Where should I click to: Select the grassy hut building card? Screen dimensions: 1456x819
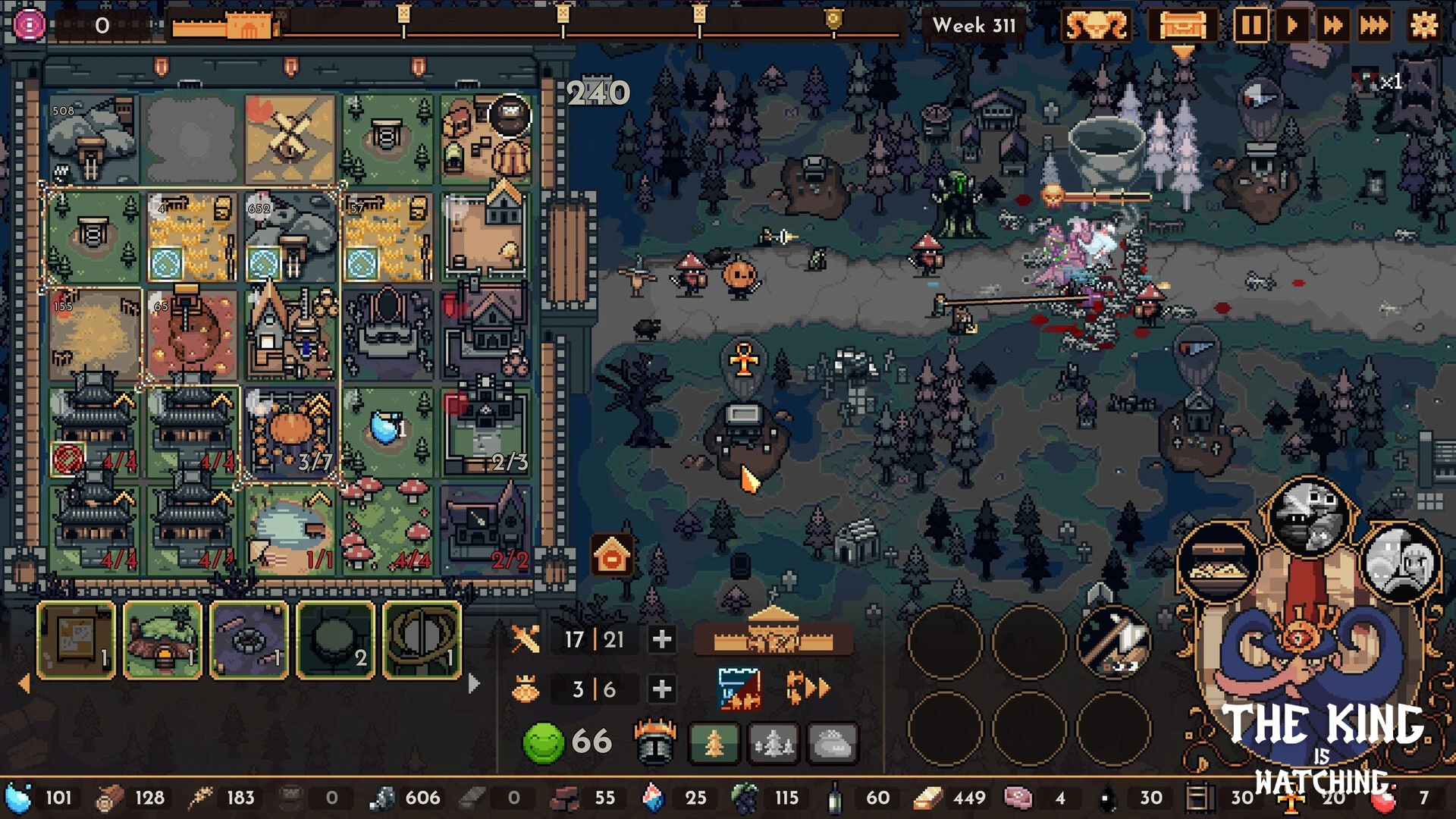point(162,639)
